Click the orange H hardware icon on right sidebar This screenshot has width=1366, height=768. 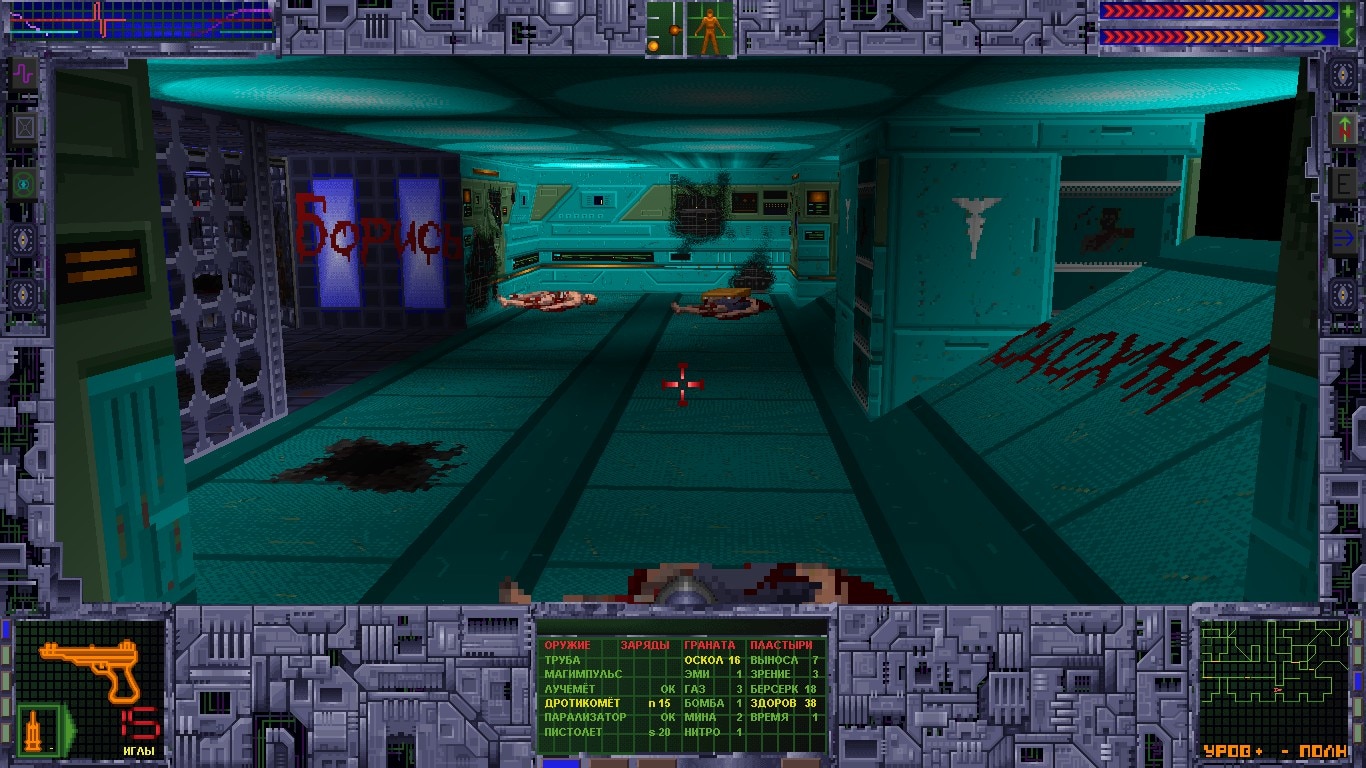click(x=1343, y=128)
